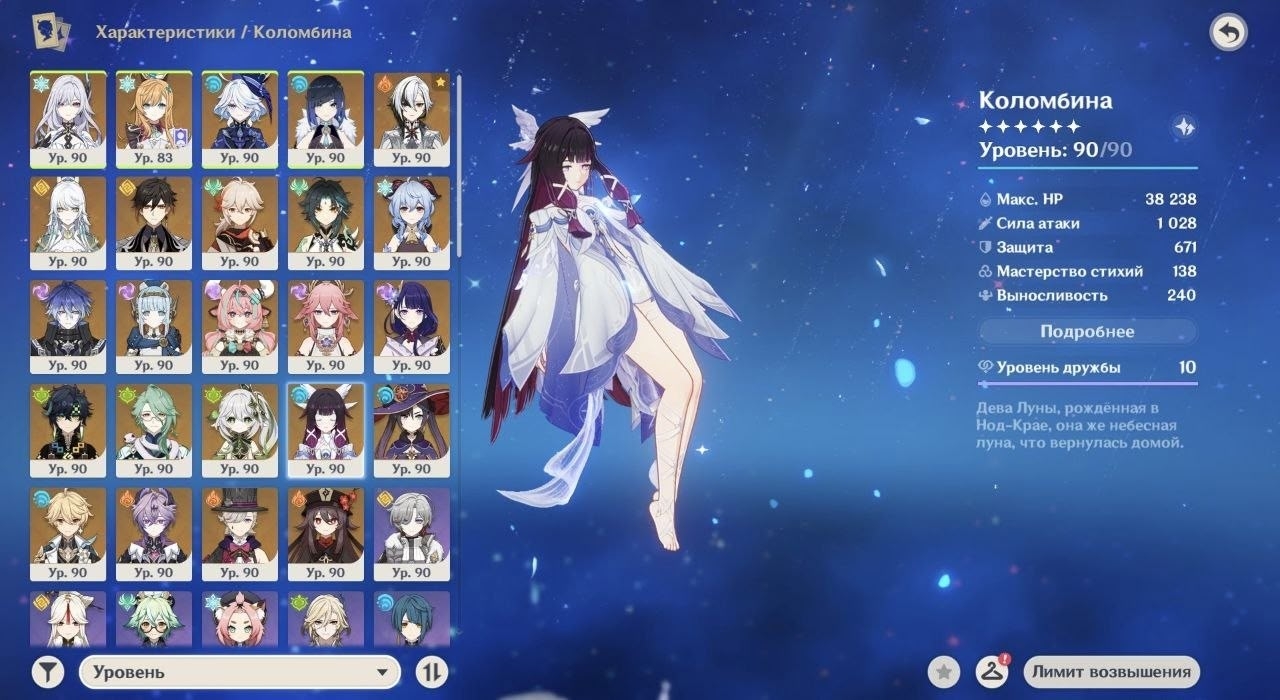
Task: Click the sparkle icon beside Коломбина's name
Action: click(1184, 127)
